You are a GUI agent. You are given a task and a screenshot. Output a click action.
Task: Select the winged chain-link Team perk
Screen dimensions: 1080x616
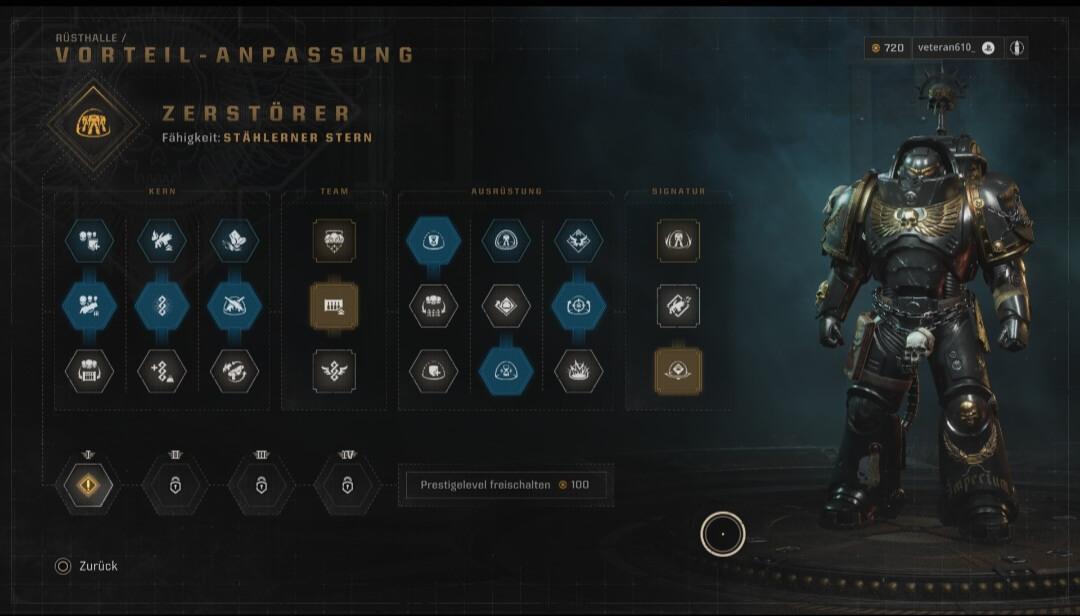pyautogui.click(x=334, y=370)
